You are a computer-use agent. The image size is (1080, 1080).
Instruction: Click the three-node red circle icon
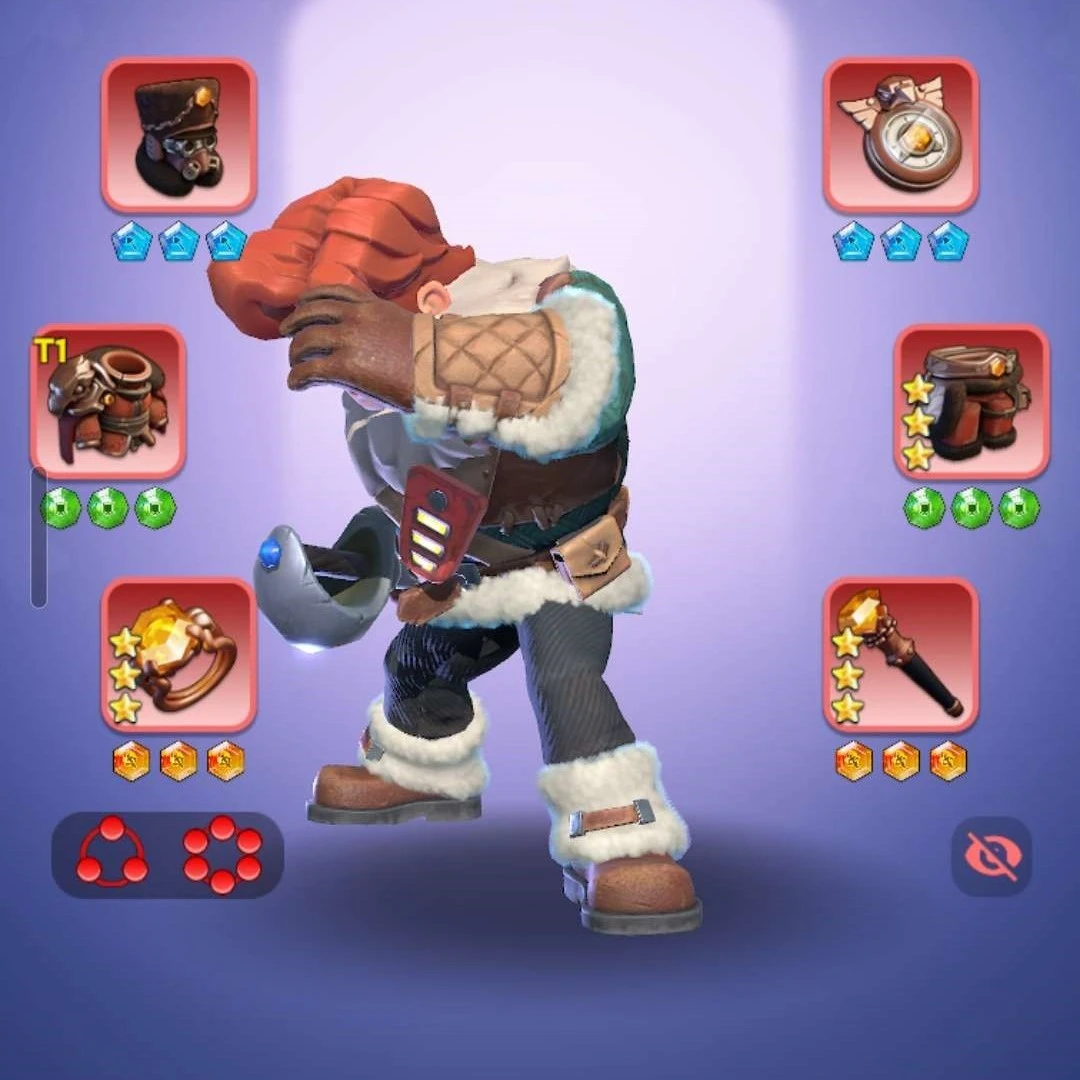[x=112, y=854]
